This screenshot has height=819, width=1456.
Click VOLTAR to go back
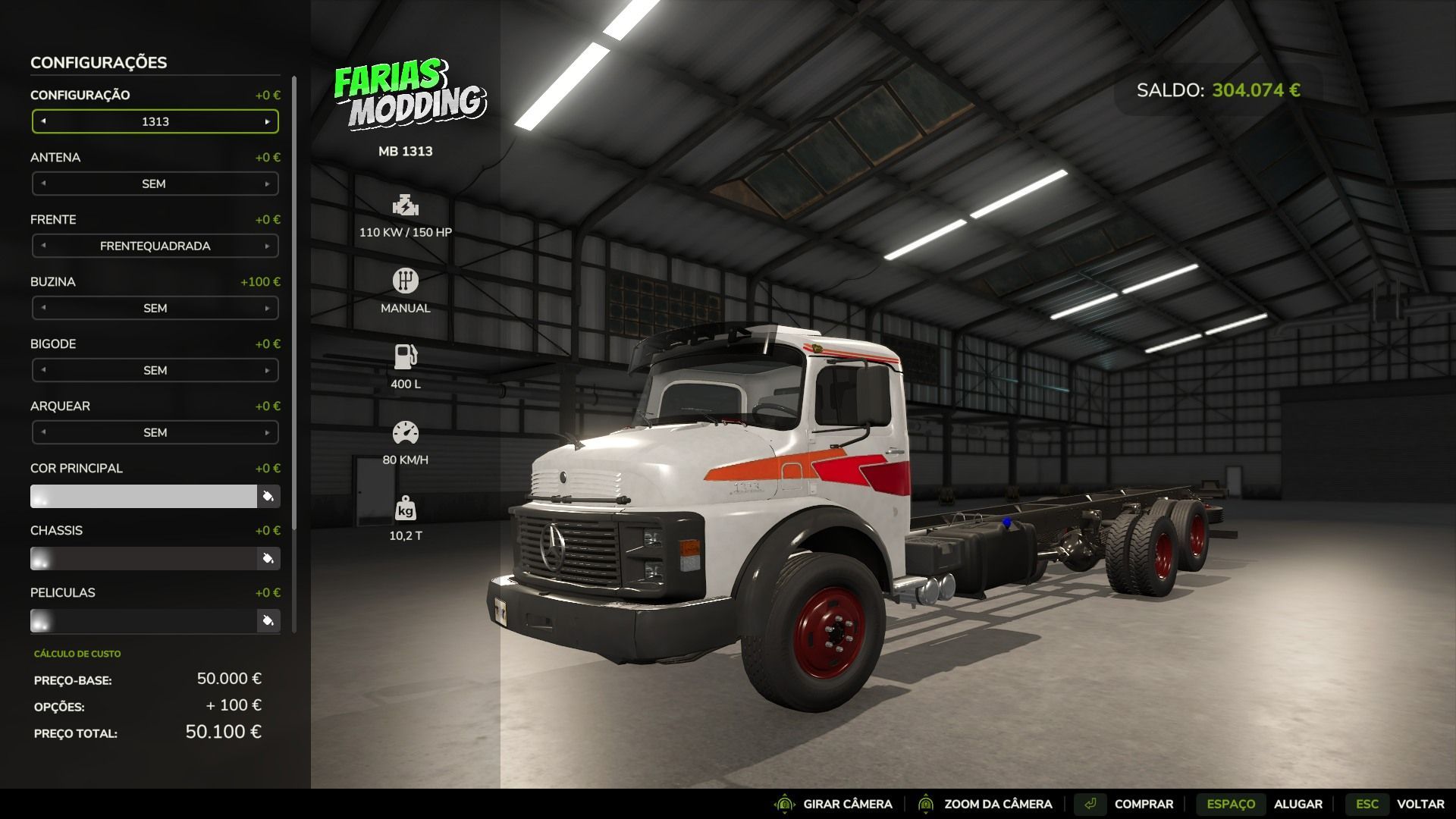[x=1417, y=803]
